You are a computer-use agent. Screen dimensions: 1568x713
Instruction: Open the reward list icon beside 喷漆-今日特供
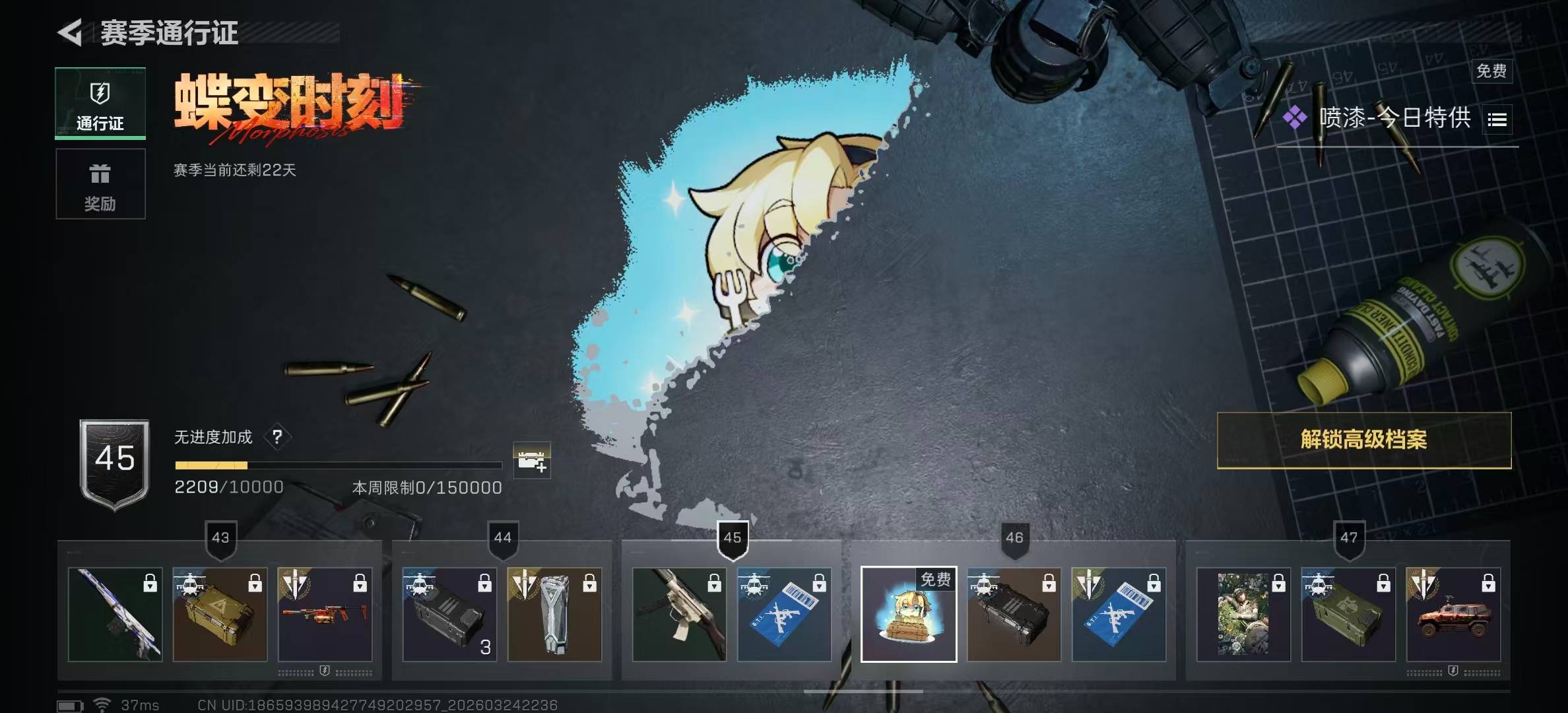click(1497, 119)
